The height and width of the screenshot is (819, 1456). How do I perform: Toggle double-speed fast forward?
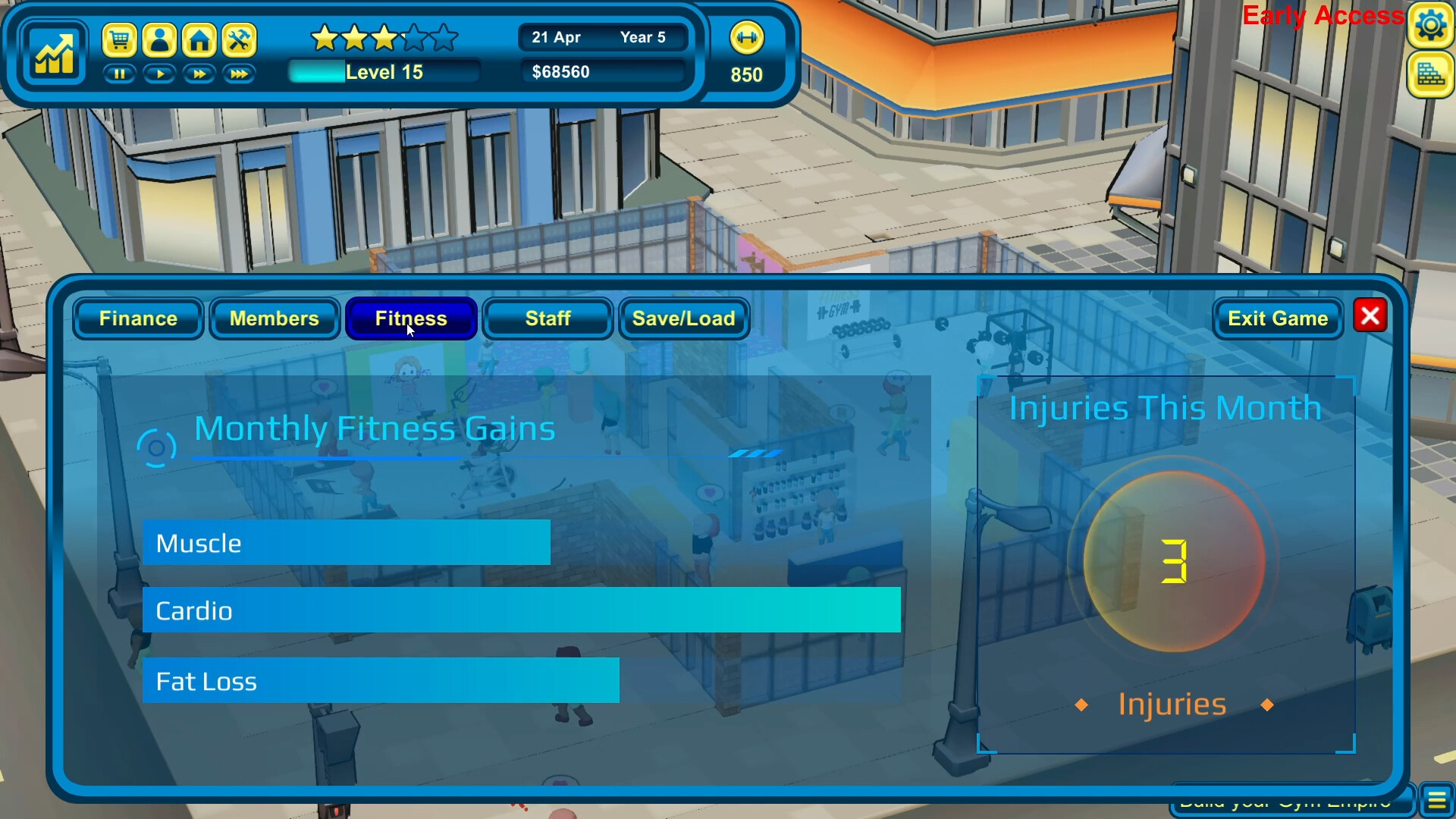tap(199, 74)
